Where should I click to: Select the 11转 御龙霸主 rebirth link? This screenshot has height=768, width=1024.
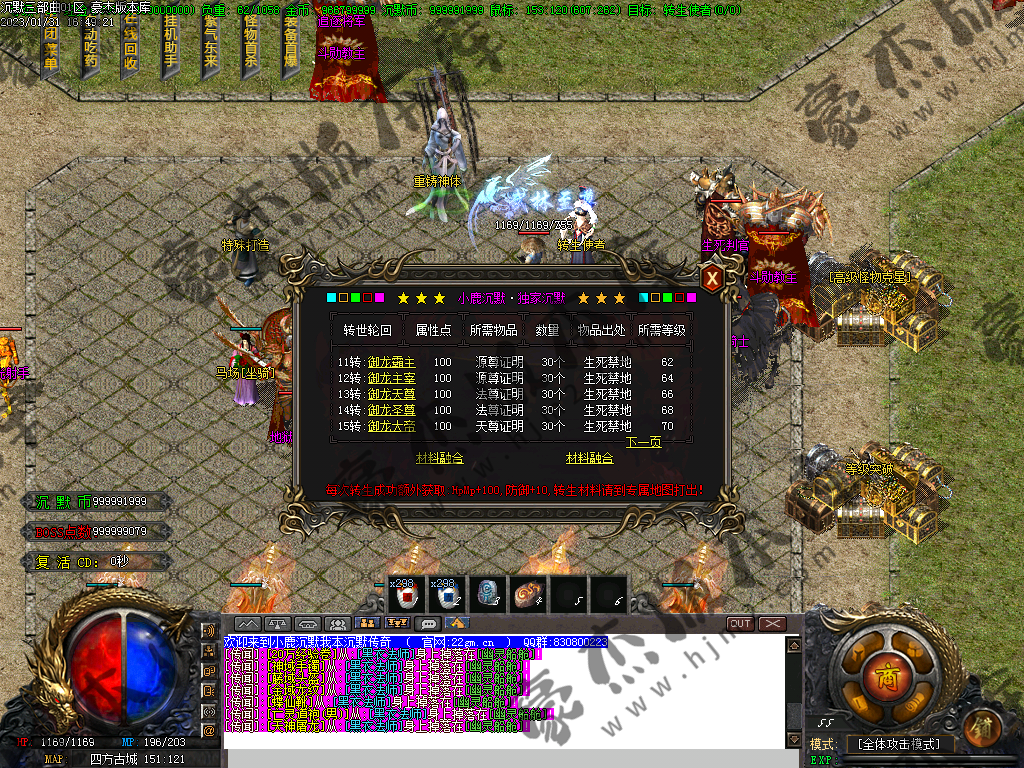391,362
